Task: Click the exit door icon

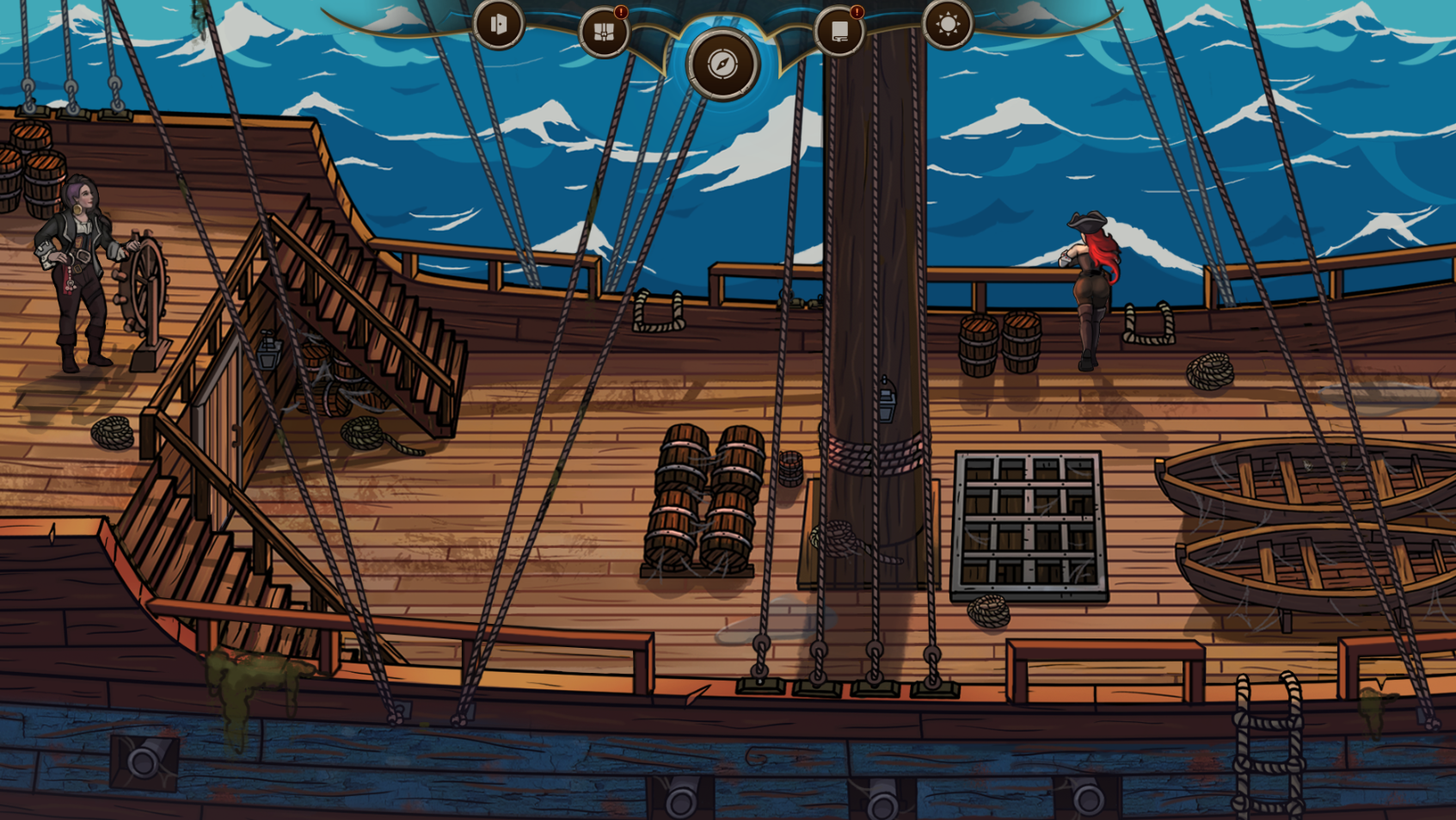Action: tap(499, 24)
